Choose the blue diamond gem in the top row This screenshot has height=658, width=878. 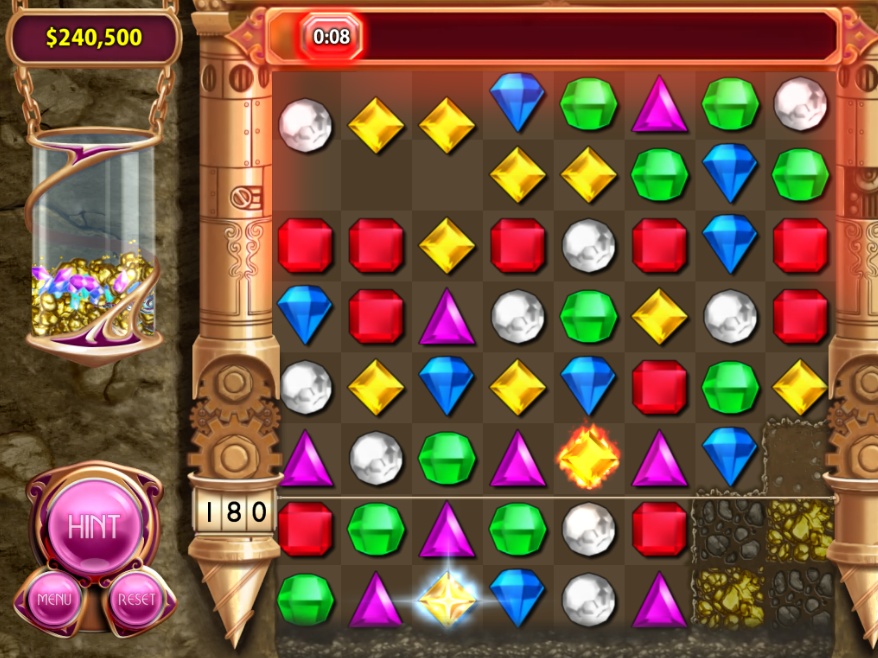pyautogui.click(x=517, y=101)
